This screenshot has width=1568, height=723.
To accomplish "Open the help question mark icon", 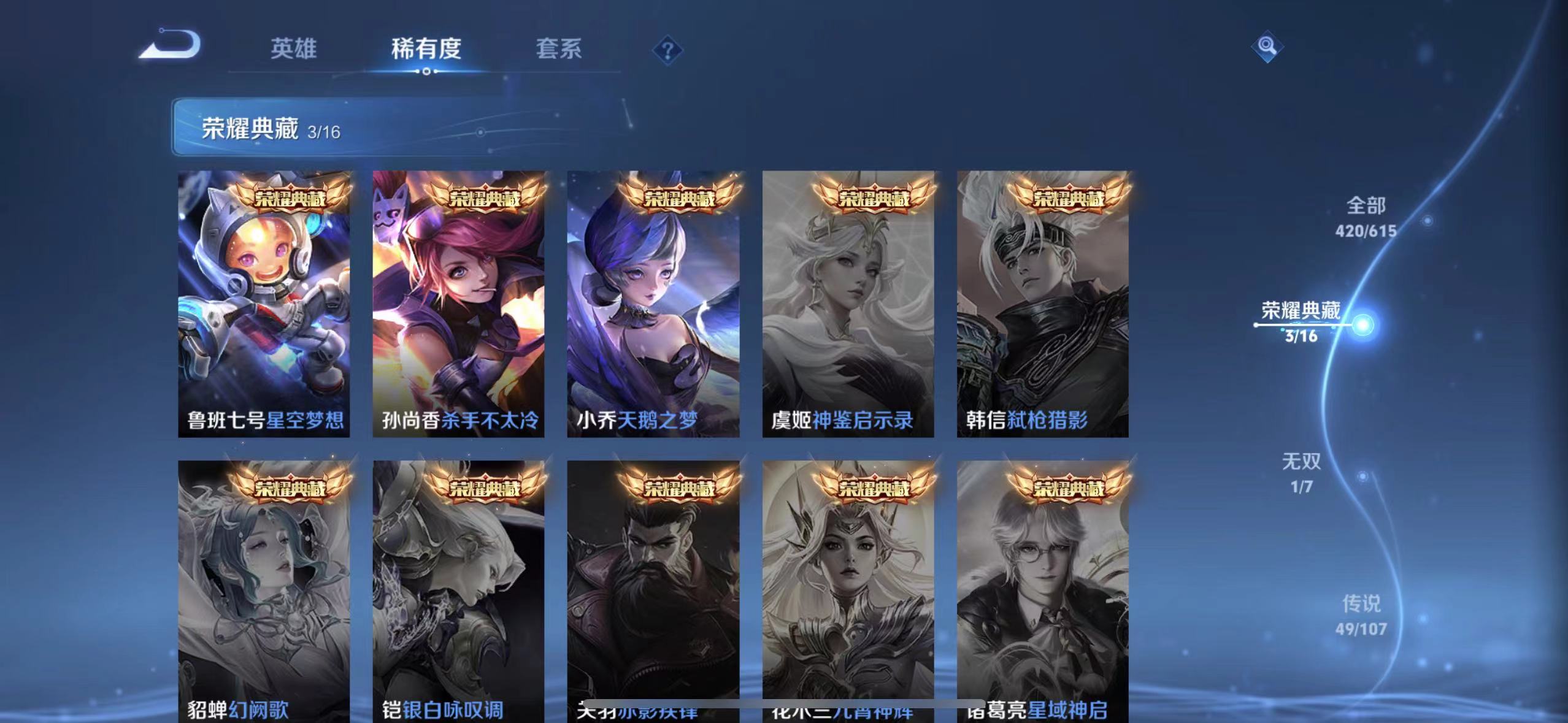I will click(669, 49).
